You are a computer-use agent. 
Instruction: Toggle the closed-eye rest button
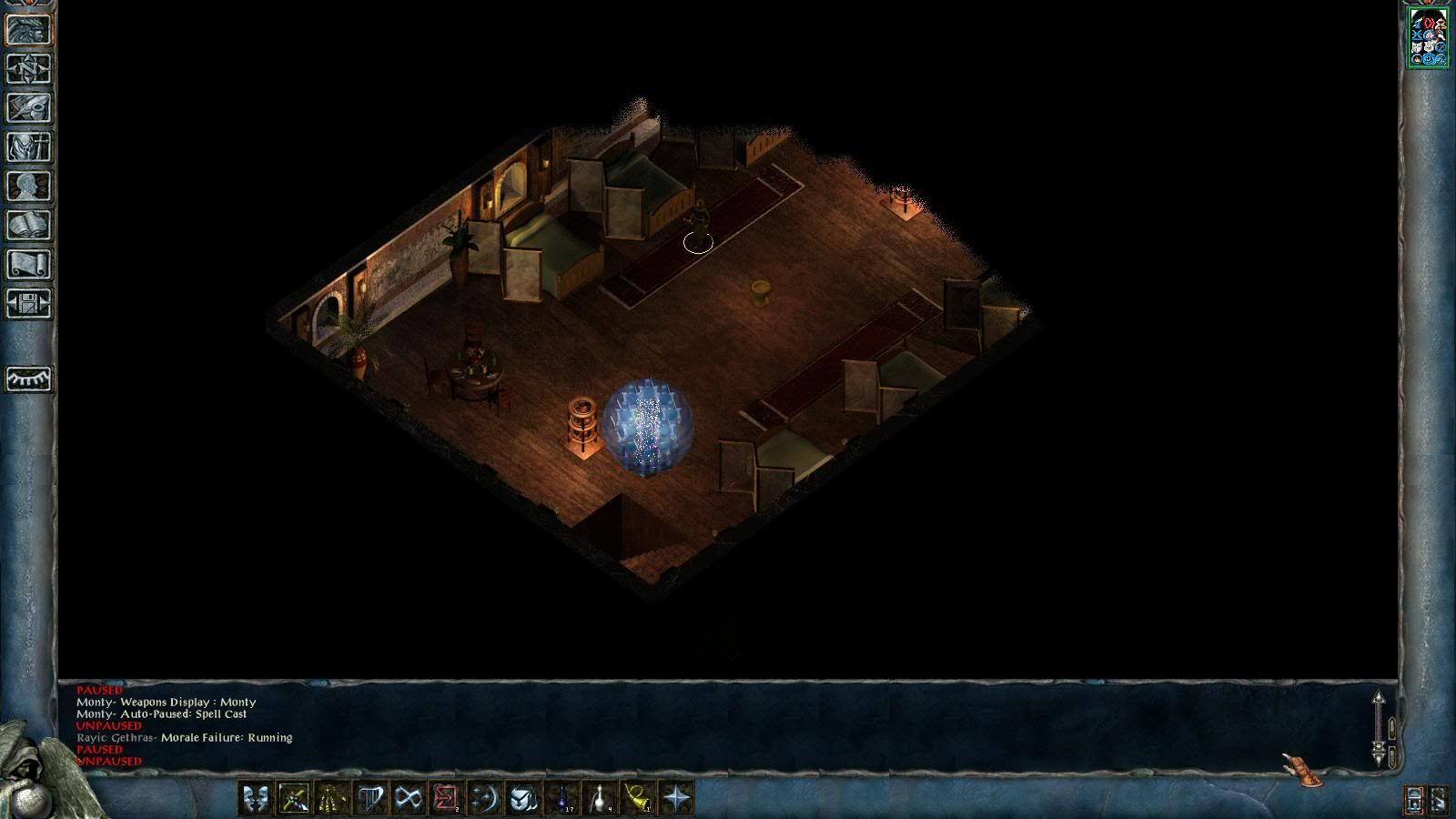pos(29,379)
